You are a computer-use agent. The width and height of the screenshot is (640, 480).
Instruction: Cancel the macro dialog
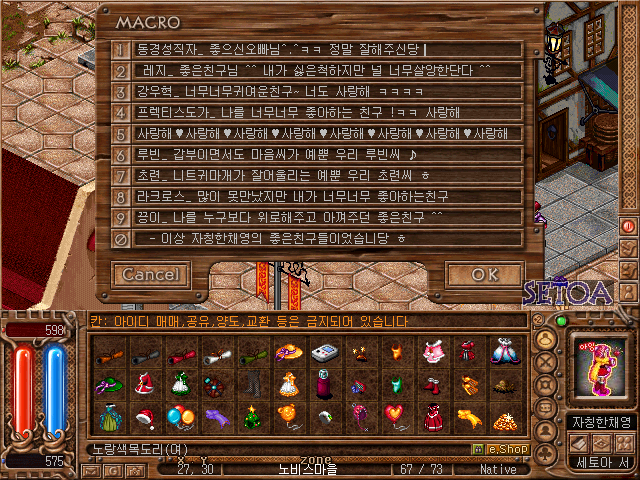[x=151, y=274]
